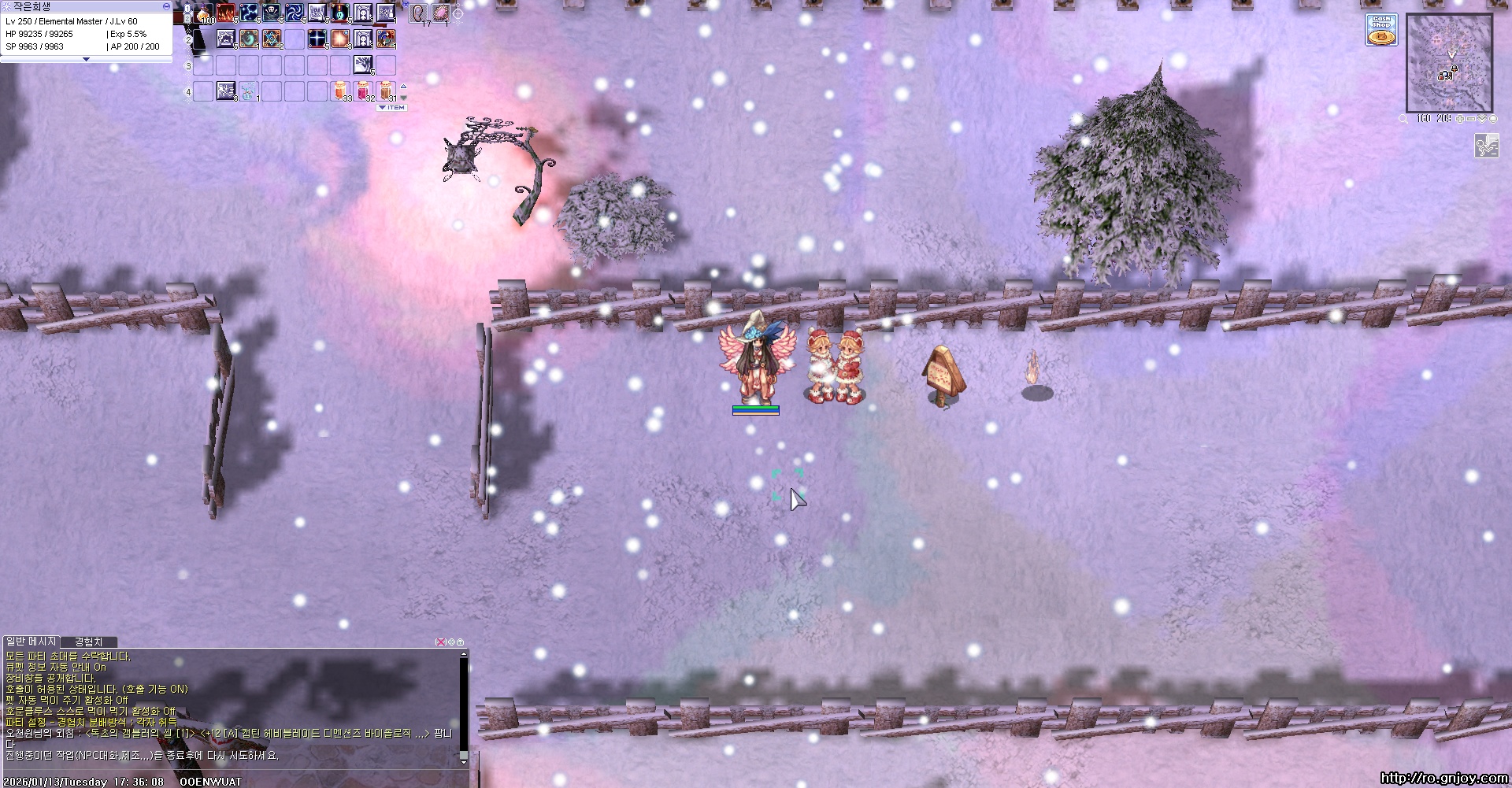The width and height of the screenshot is (1512, 788).
Task: Activate the fire flames skill
Action: 226,13
